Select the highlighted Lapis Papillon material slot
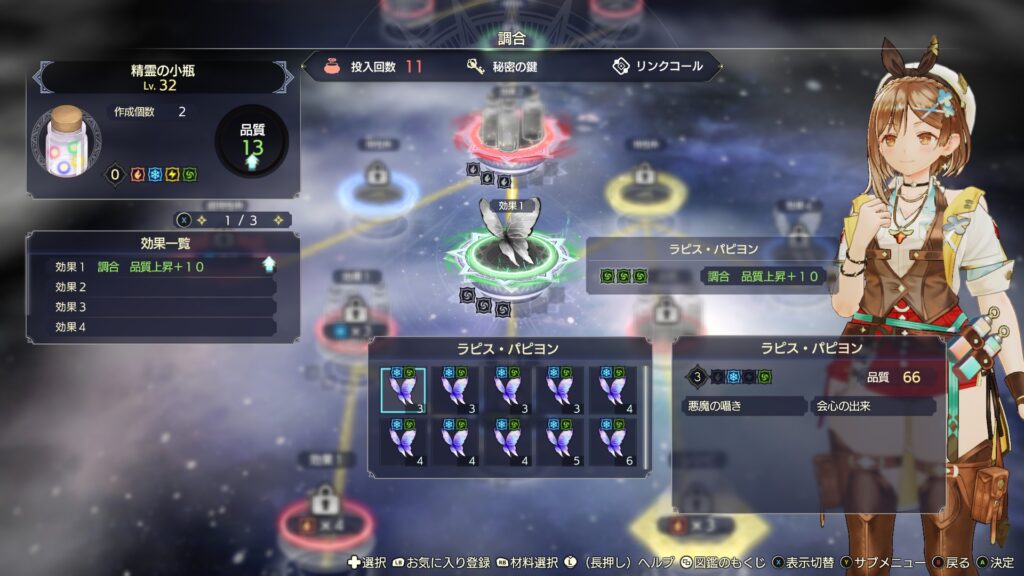This screenshot has height=576, width=1024. click(403, 389)
